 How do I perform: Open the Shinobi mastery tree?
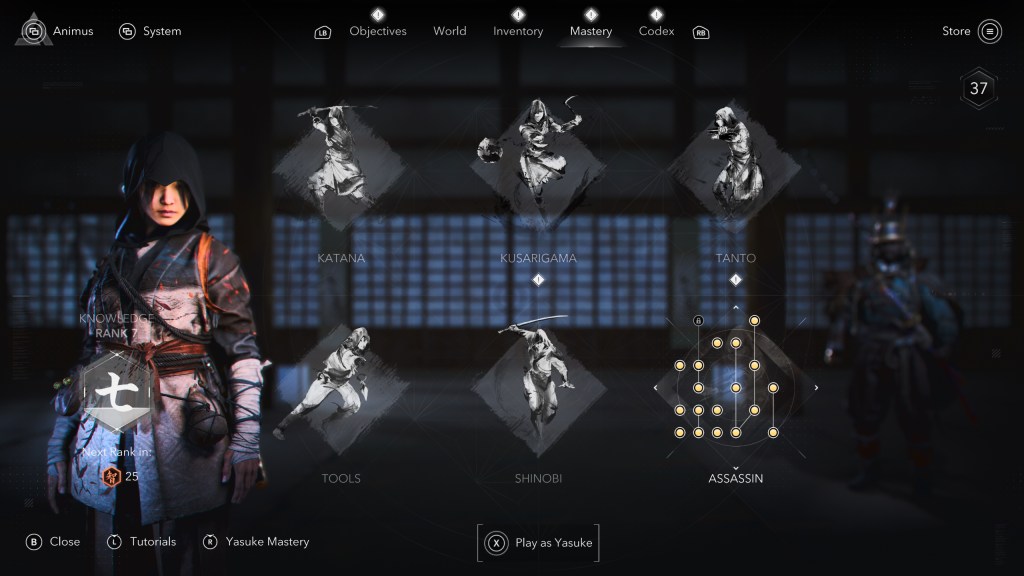pyautogui.click(x=538, y=385)
